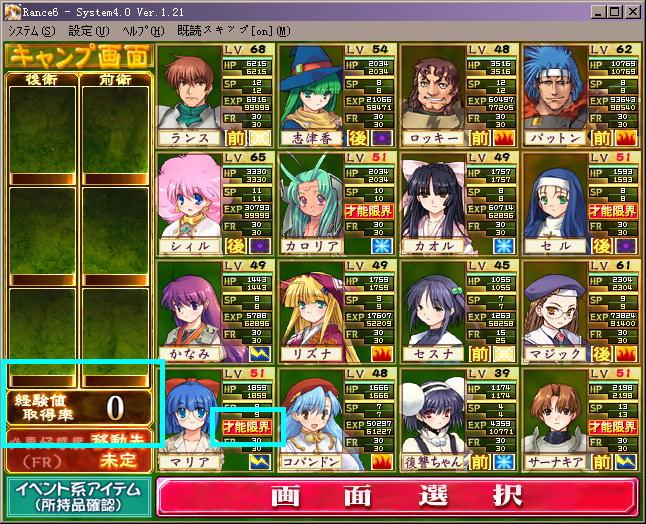Select パットン character card
This screenshot has width=646, height=524.
click(x=553, y=88)
